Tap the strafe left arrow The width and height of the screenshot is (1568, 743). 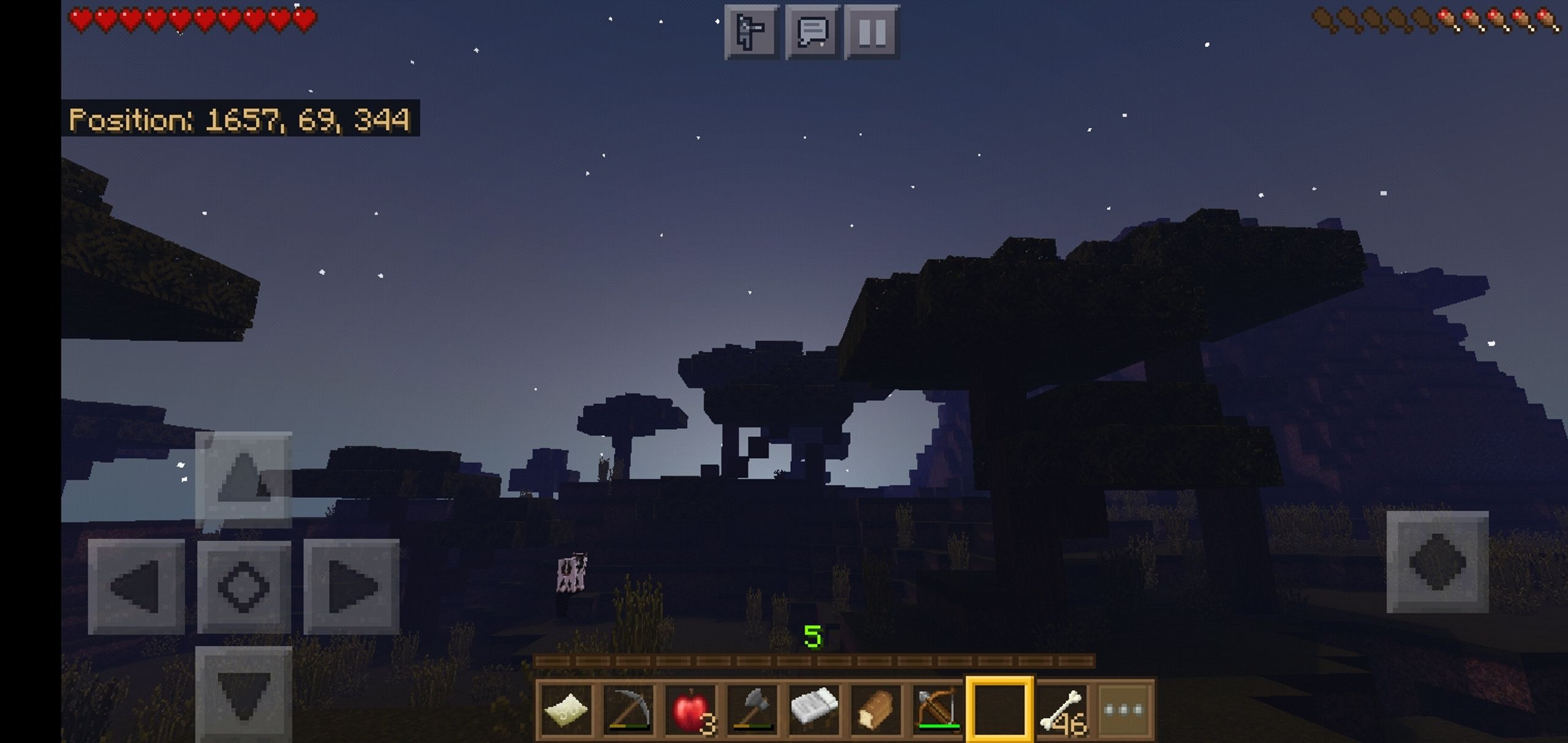click(x=136, y=587)
